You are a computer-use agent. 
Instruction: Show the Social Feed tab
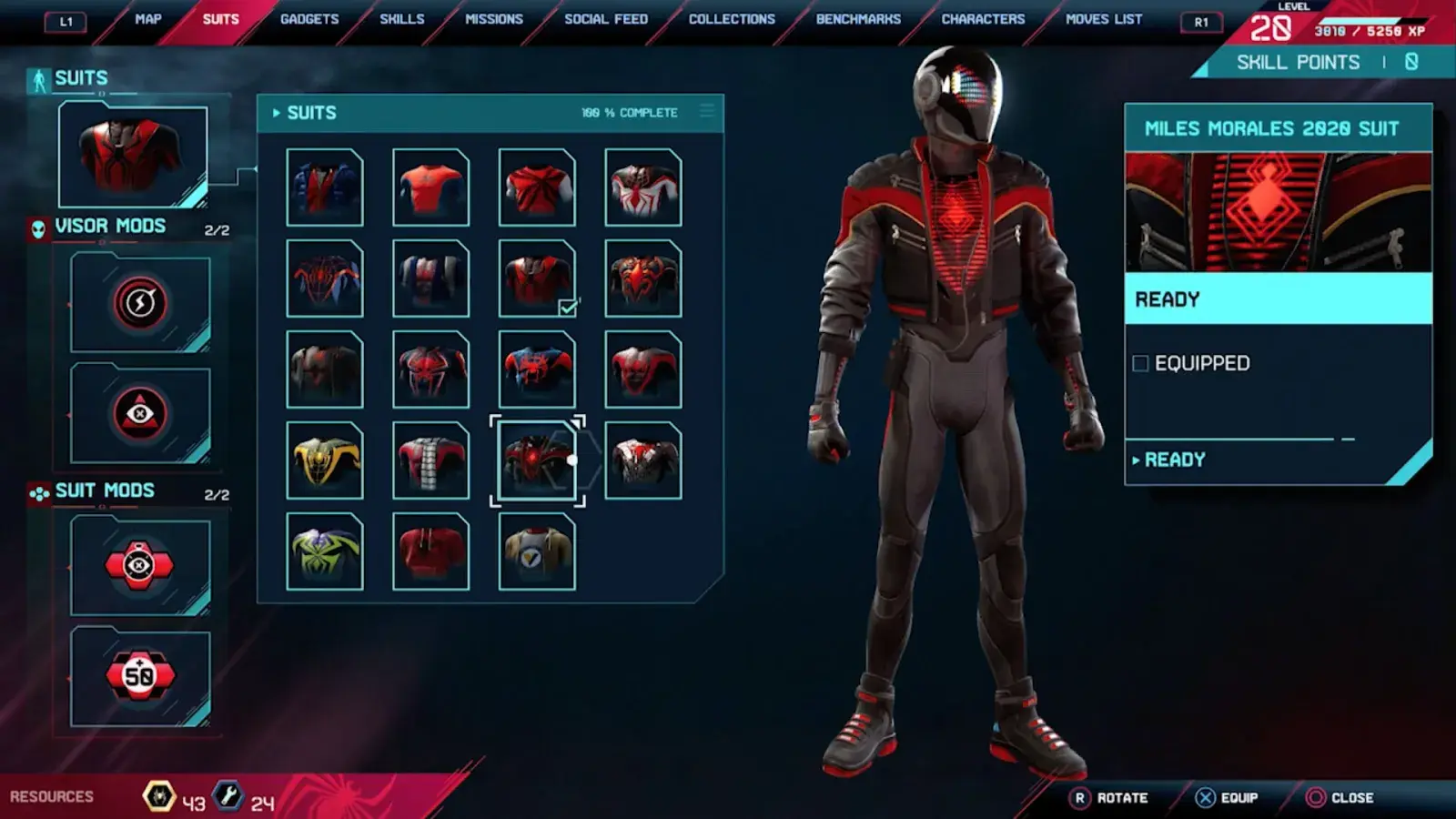(x=606, y=19)
